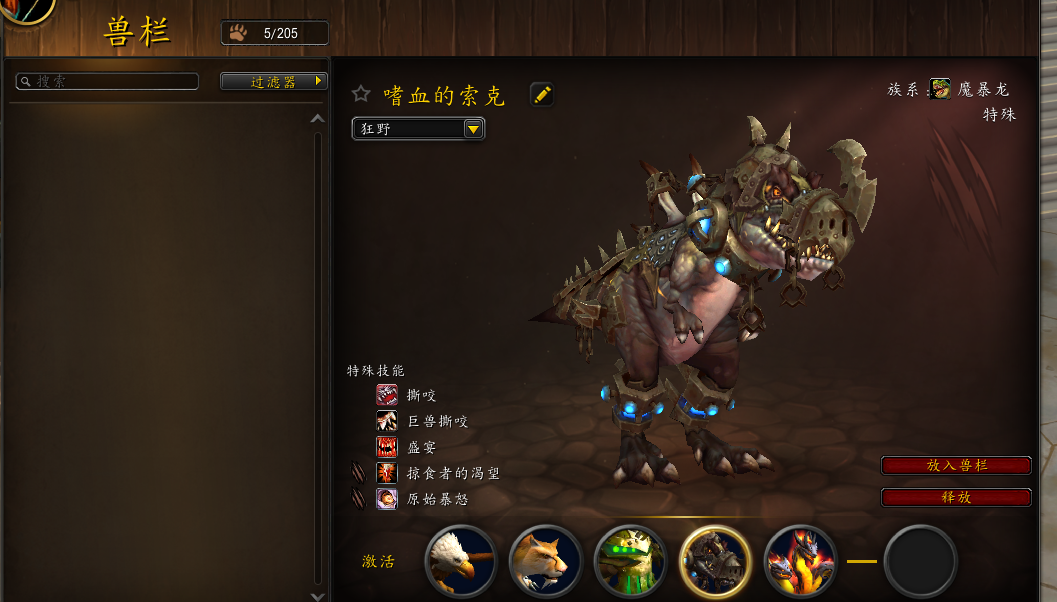
Task: Select the 盛宴 ability icon
Action: click(387, 447)
